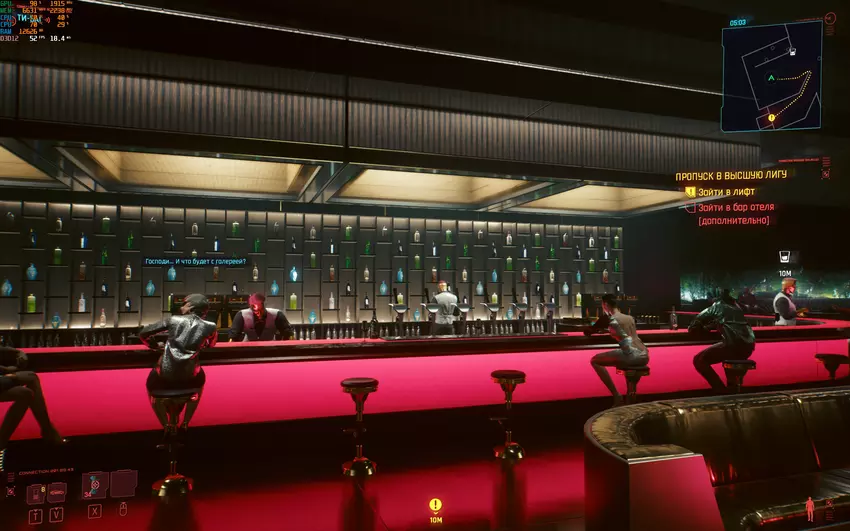850x531 pixels.
Task: Open the minimap in the corner
Action: [771, 76]
